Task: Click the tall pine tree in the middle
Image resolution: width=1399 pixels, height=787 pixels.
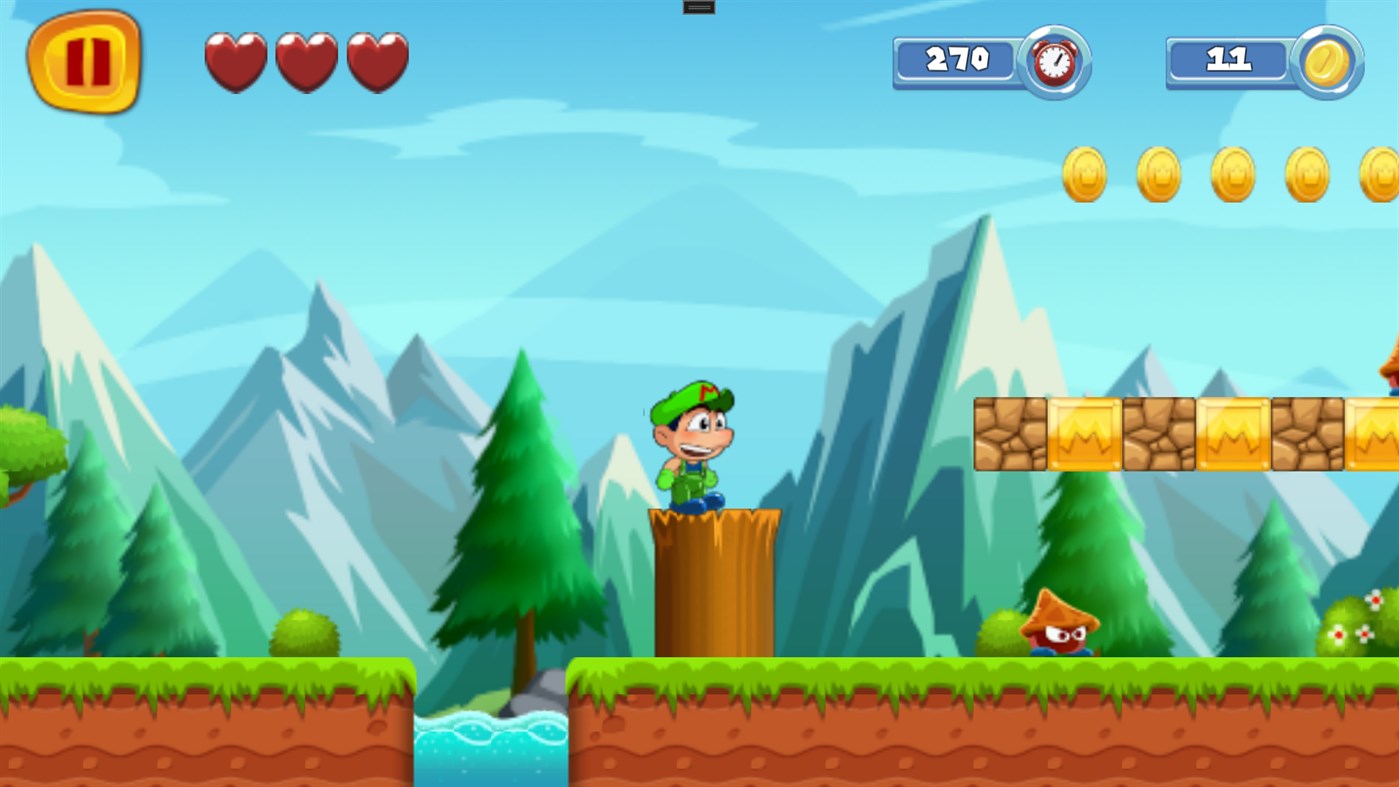Action: tap(520, 500)
